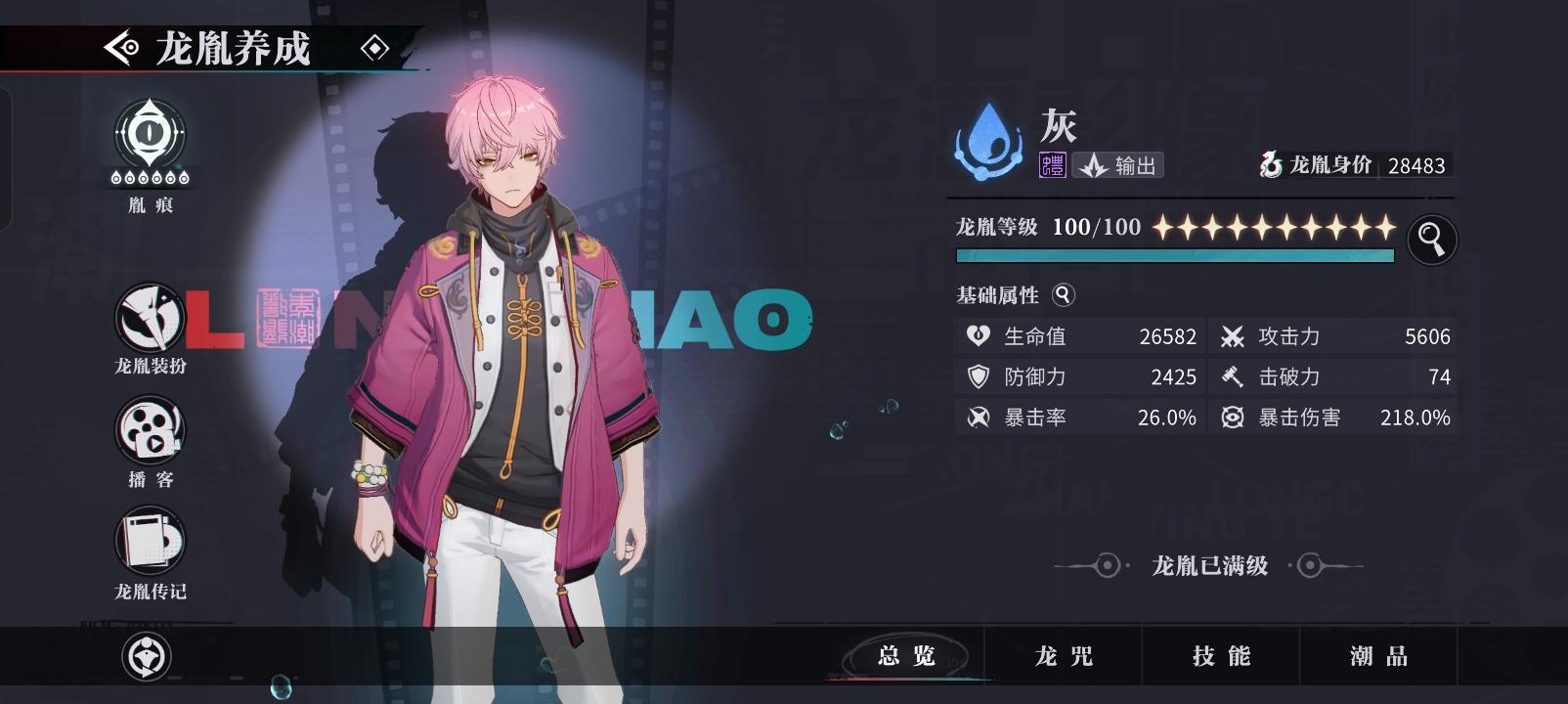Select the 总览 tab
This screenshot has width=1568, height=704.
coord(907,657)
